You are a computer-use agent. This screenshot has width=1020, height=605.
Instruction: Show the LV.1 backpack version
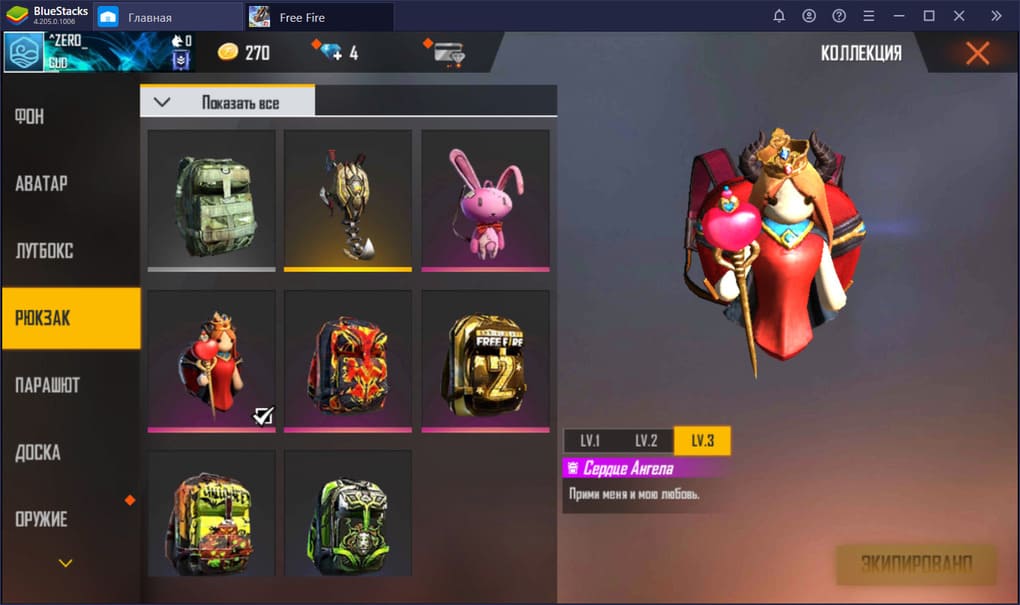pos(590,441)
